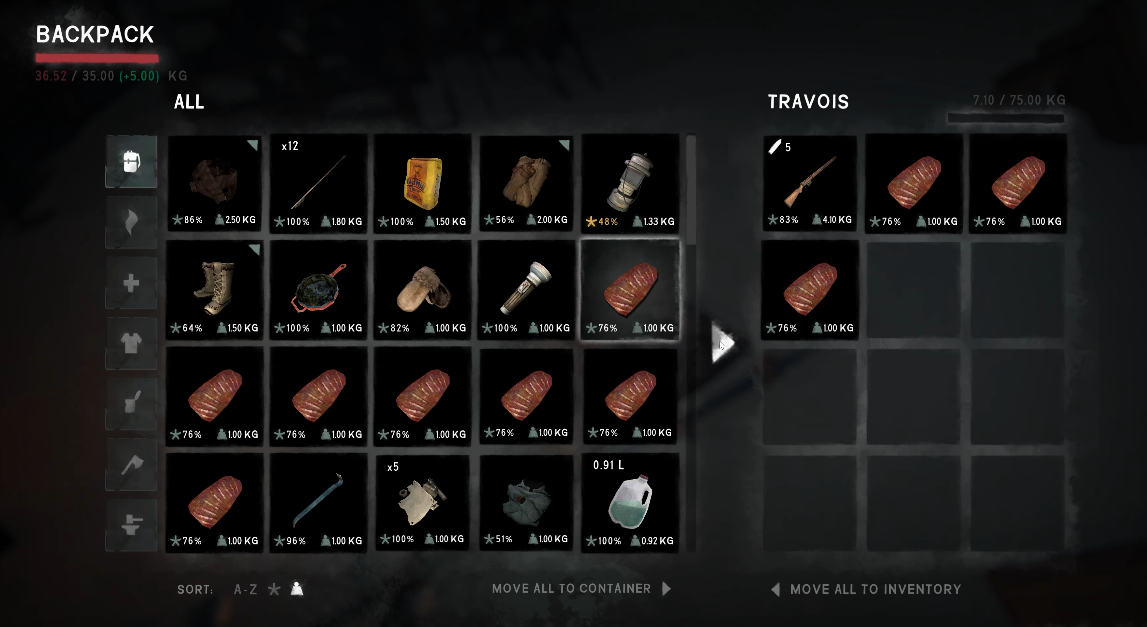
Task: Show all items with backpack tab
Action: tap(132, 162)
